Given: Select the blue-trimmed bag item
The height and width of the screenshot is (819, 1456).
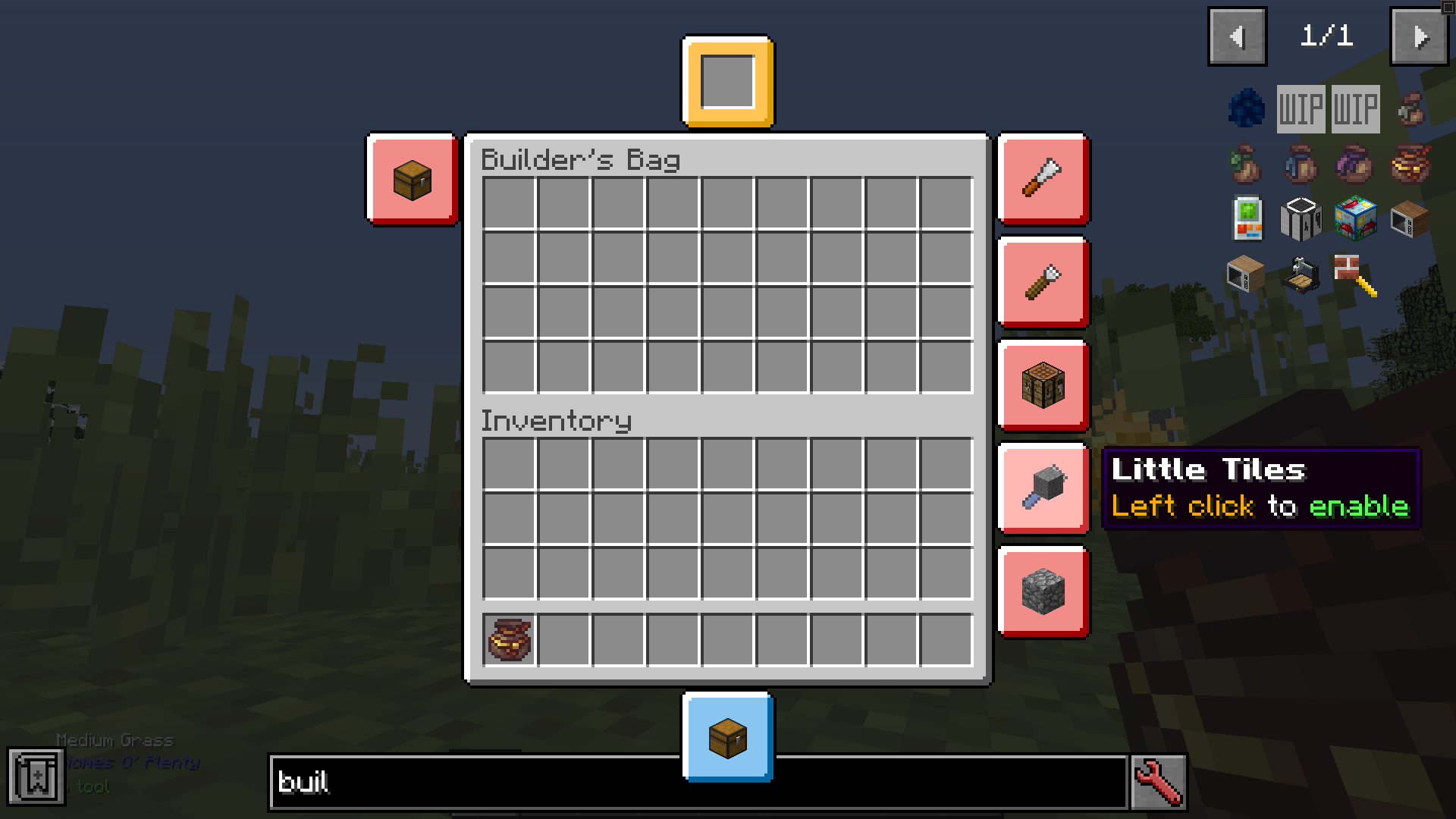Looking at the screenshot, I should [1300, 165].
